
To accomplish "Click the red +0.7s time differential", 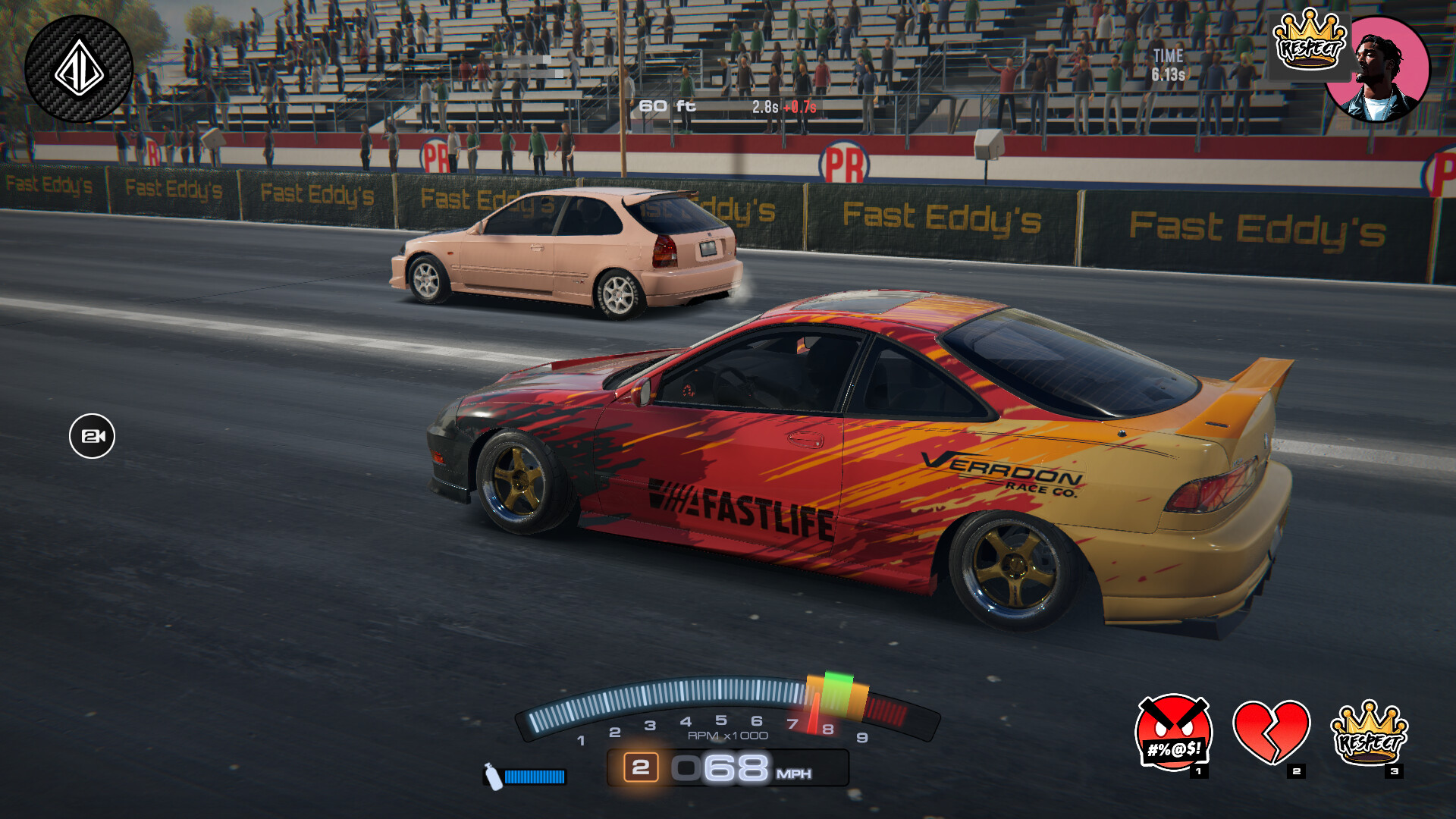I will [799, 108].
